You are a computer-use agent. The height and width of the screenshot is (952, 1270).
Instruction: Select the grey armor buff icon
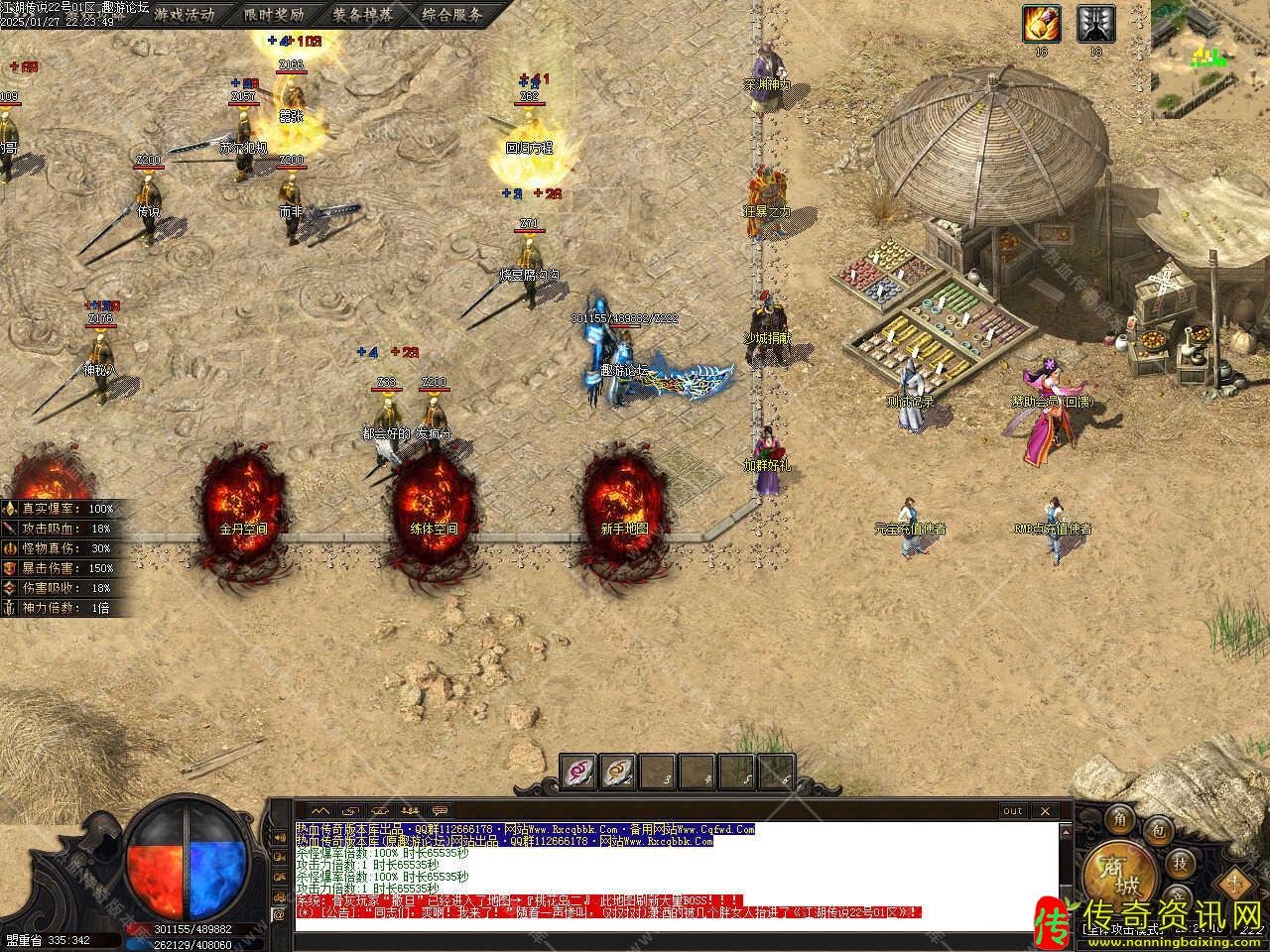click(1095, 24)
